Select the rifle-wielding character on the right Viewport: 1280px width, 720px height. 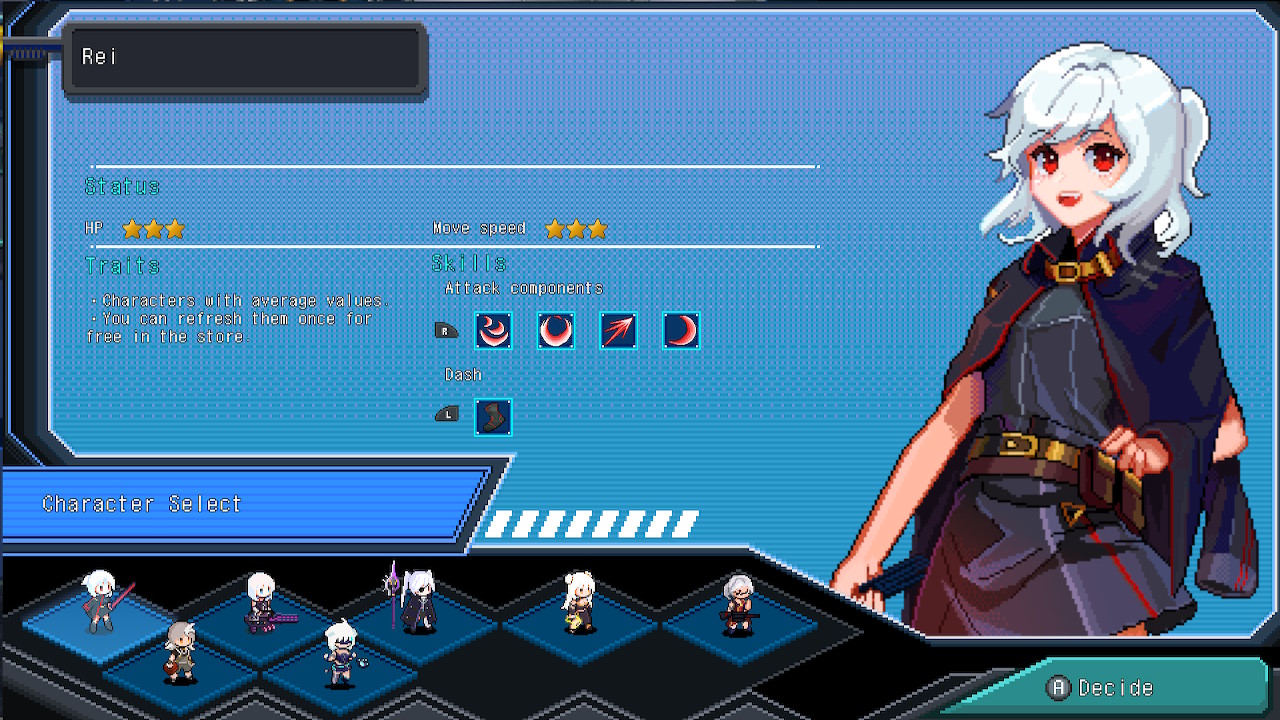pos(740,600)
